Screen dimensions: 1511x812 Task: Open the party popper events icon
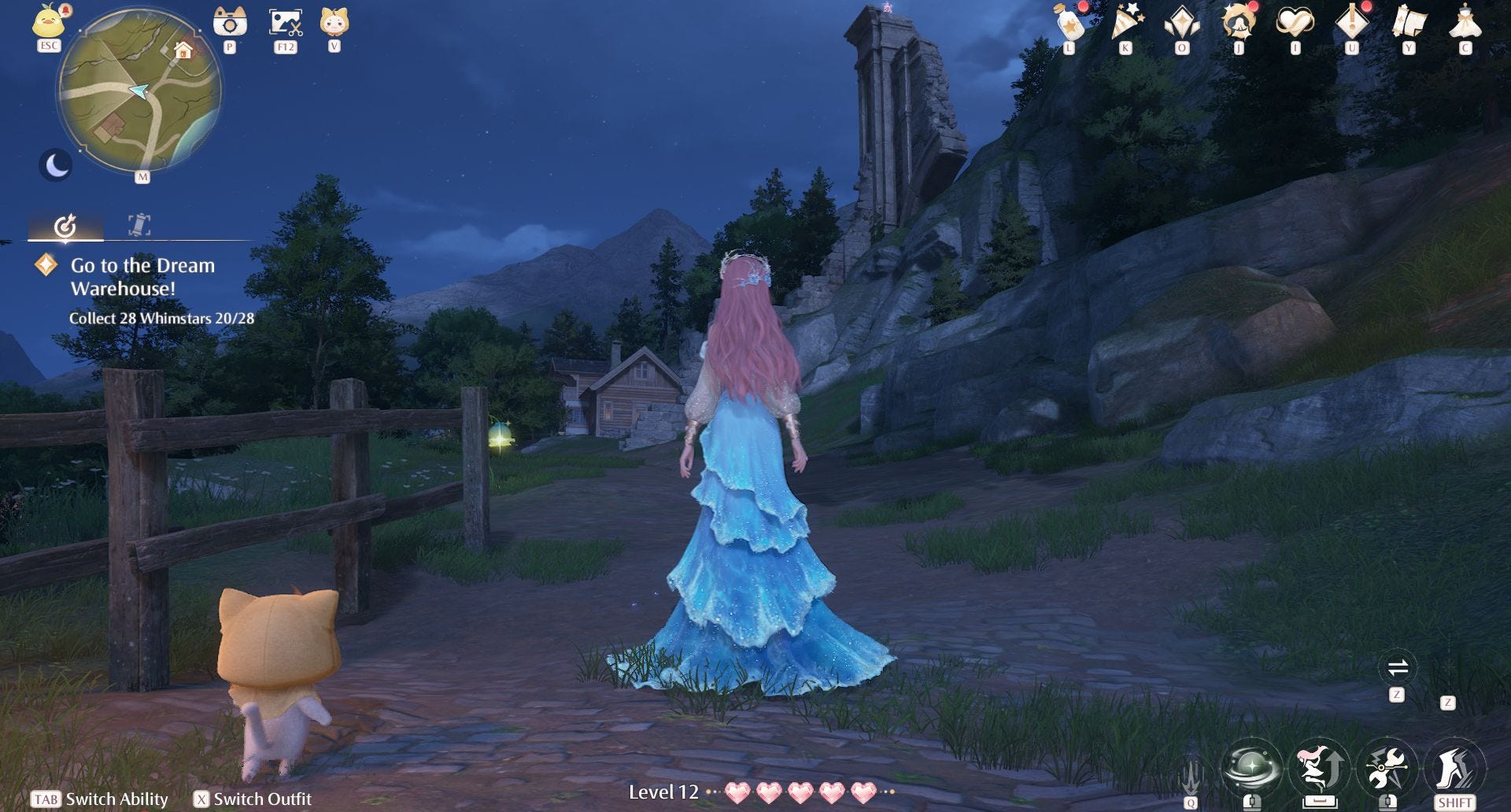click(1126, 22)
